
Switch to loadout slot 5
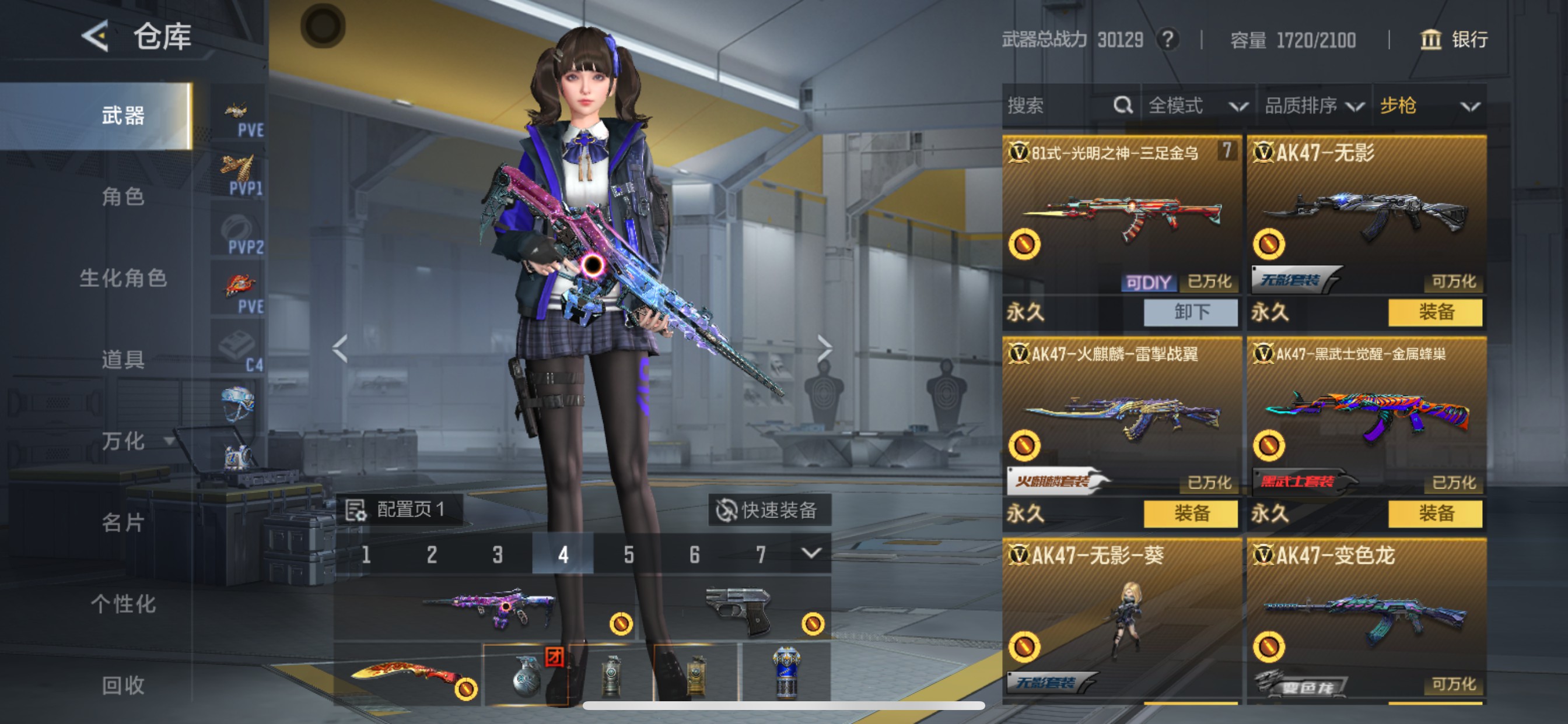pyautogui.click(x=629, y=554)
